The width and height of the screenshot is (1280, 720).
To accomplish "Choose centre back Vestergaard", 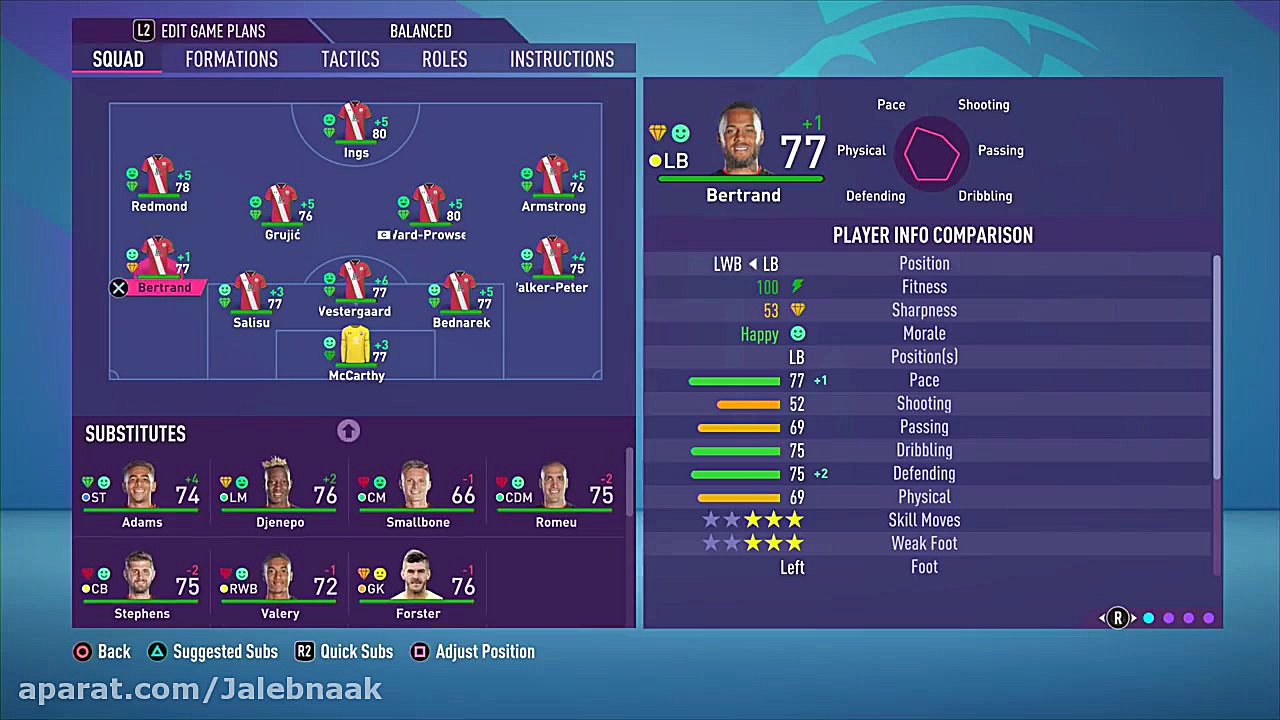I will pos(355,283).
